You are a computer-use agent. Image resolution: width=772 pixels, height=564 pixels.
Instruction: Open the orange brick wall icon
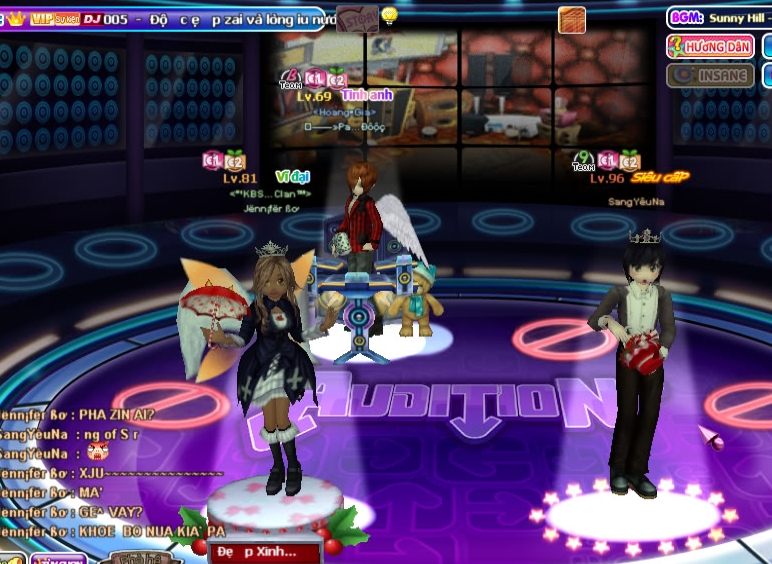pyautogui.click(x=571, y=19)
